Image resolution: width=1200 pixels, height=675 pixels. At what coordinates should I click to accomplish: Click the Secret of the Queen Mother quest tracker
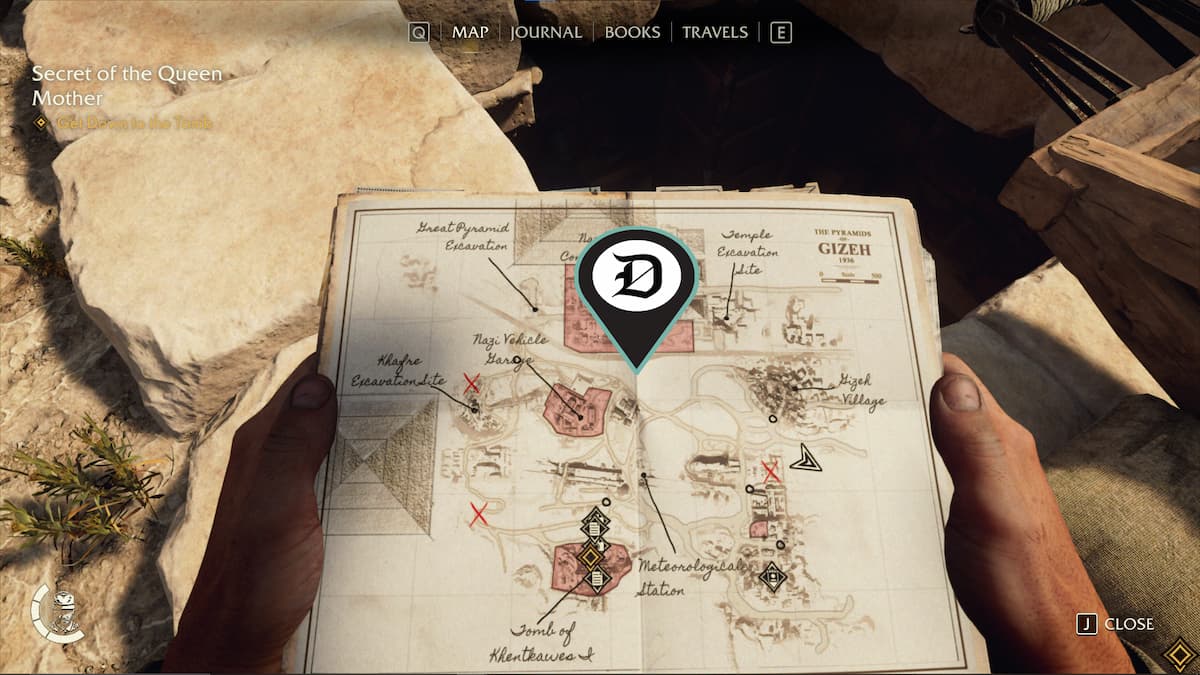pyautogui.click(x=127, y=86)
